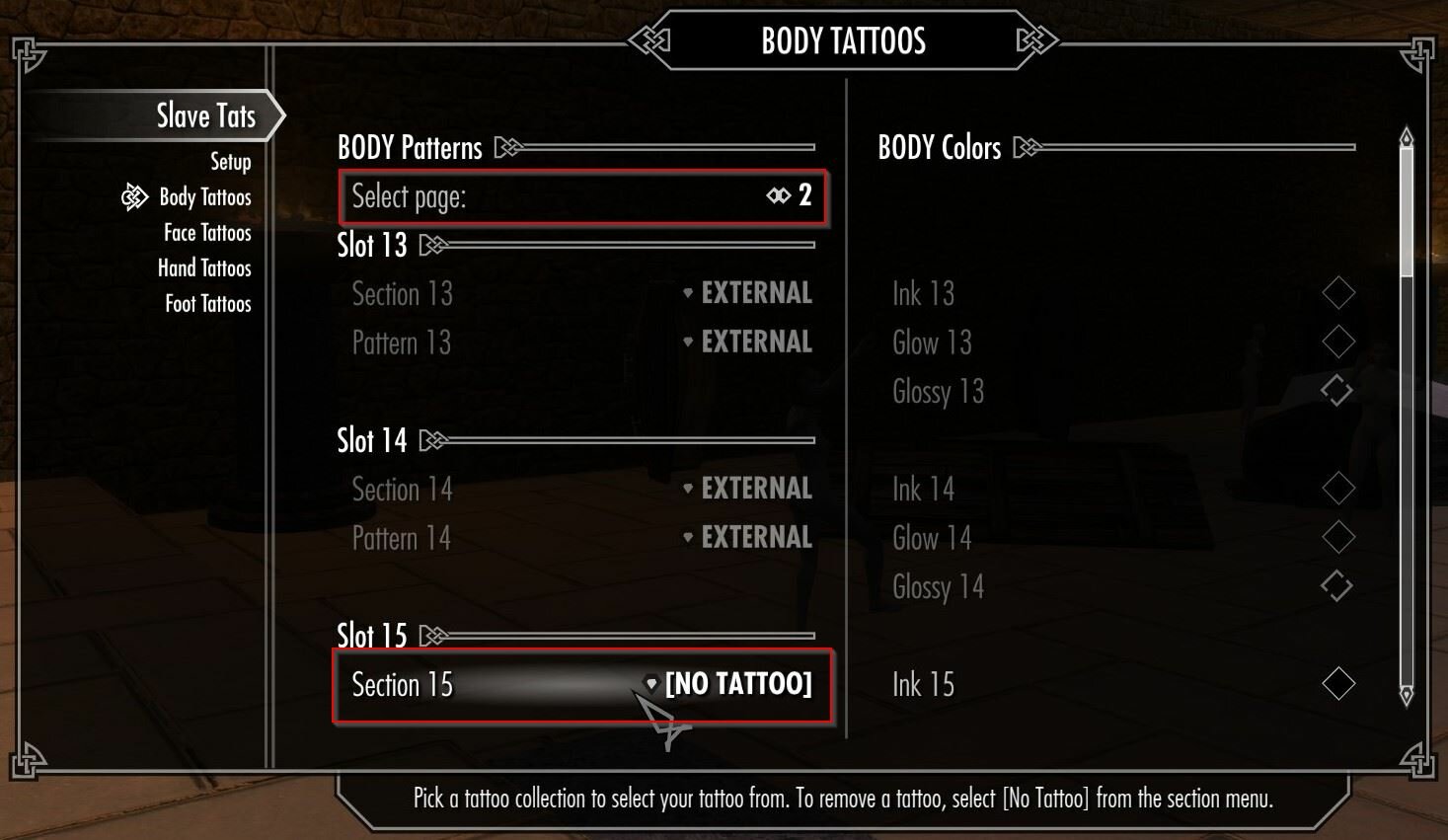1448x840 pixels.
Task: Set the Glow 13 color
Action: click(1337, 343)
